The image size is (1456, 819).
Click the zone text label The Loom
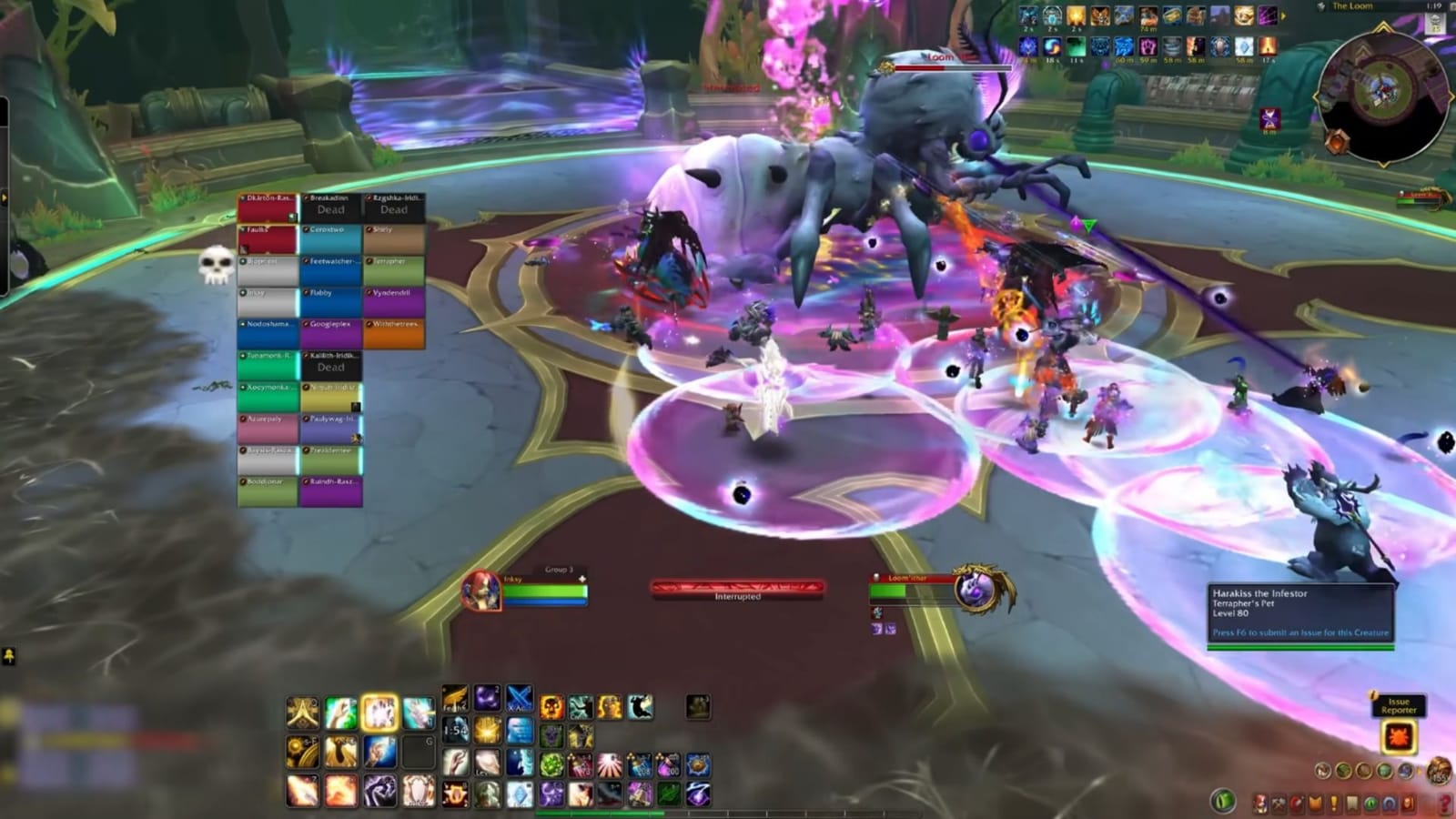(x=1350, y=6)
